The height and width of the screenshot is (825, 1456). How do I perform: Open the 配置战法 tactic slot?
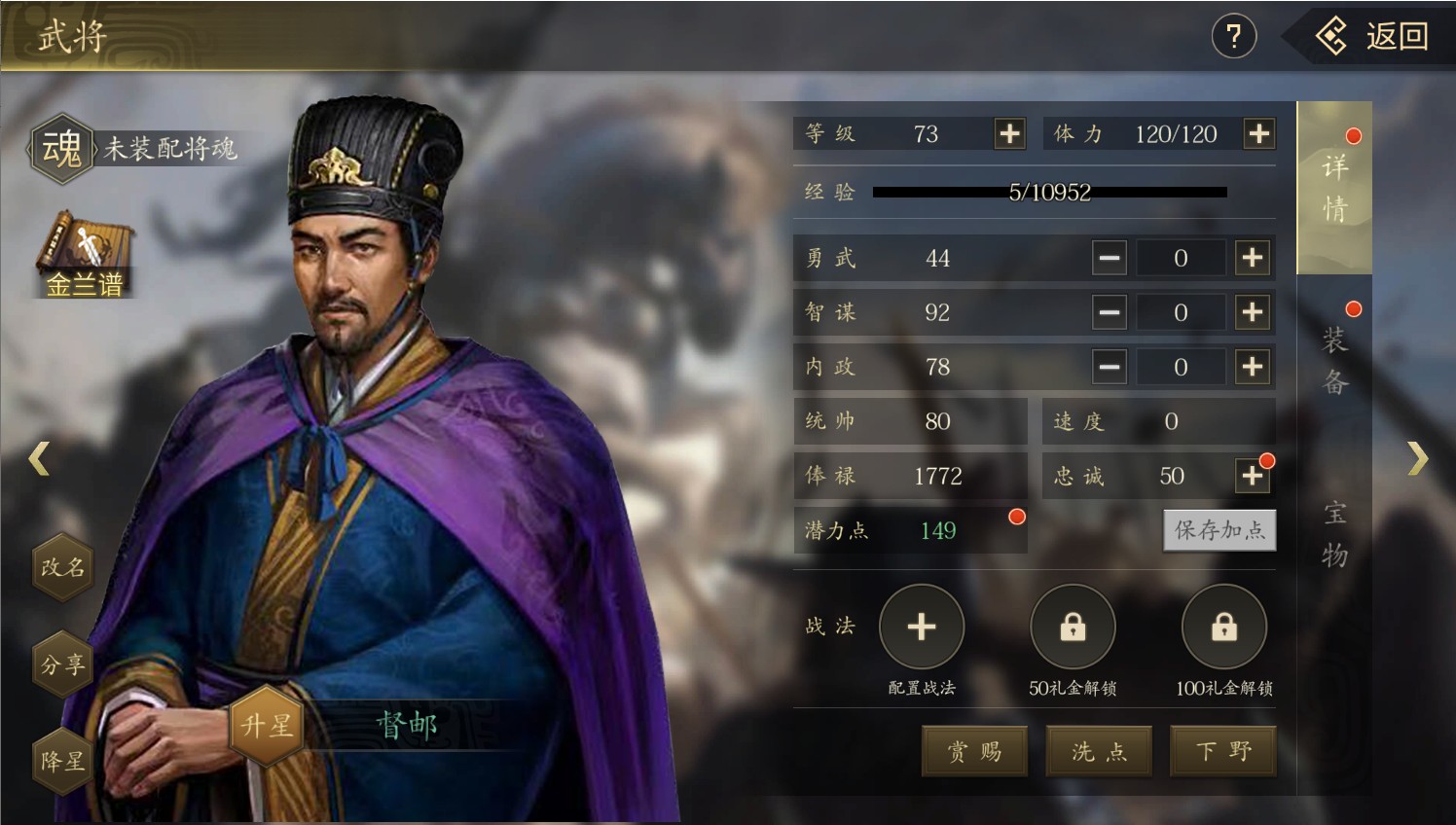pyautogui.click(x=921, y=628)
